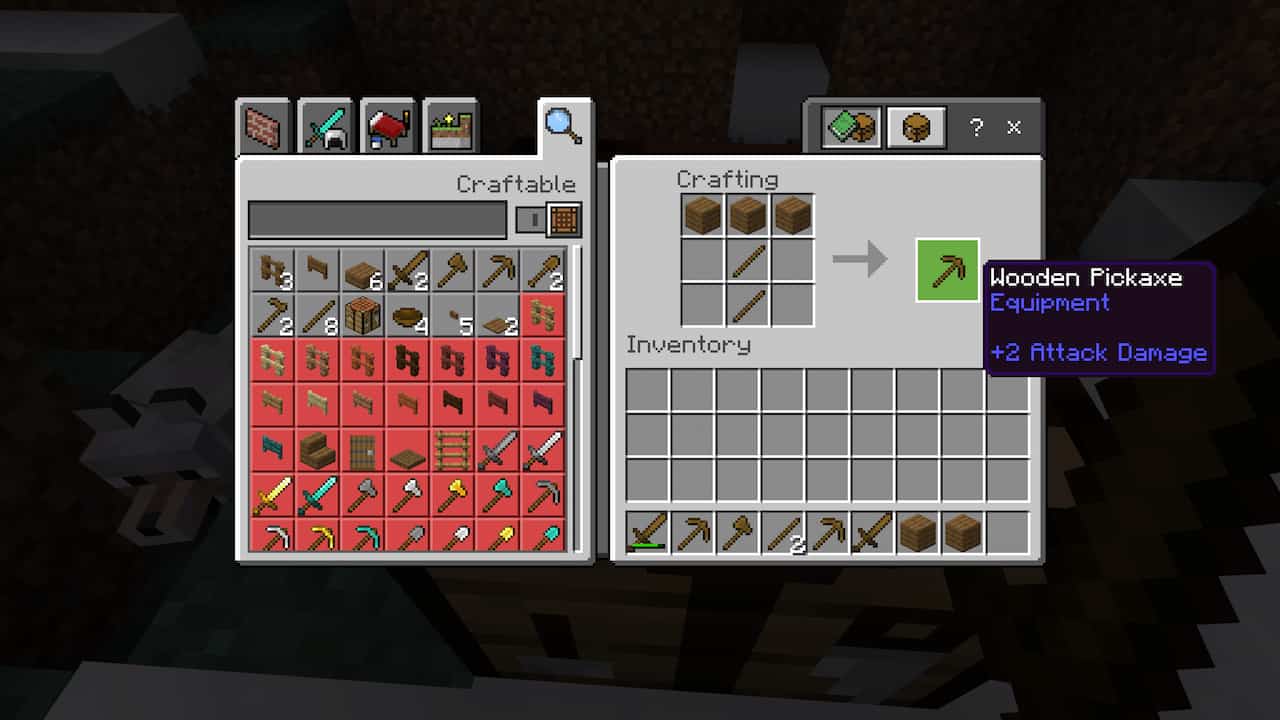This screenshot has width=1280, height=720.
Task: Select the wooden shovel recipe
Action: [545, 268]
